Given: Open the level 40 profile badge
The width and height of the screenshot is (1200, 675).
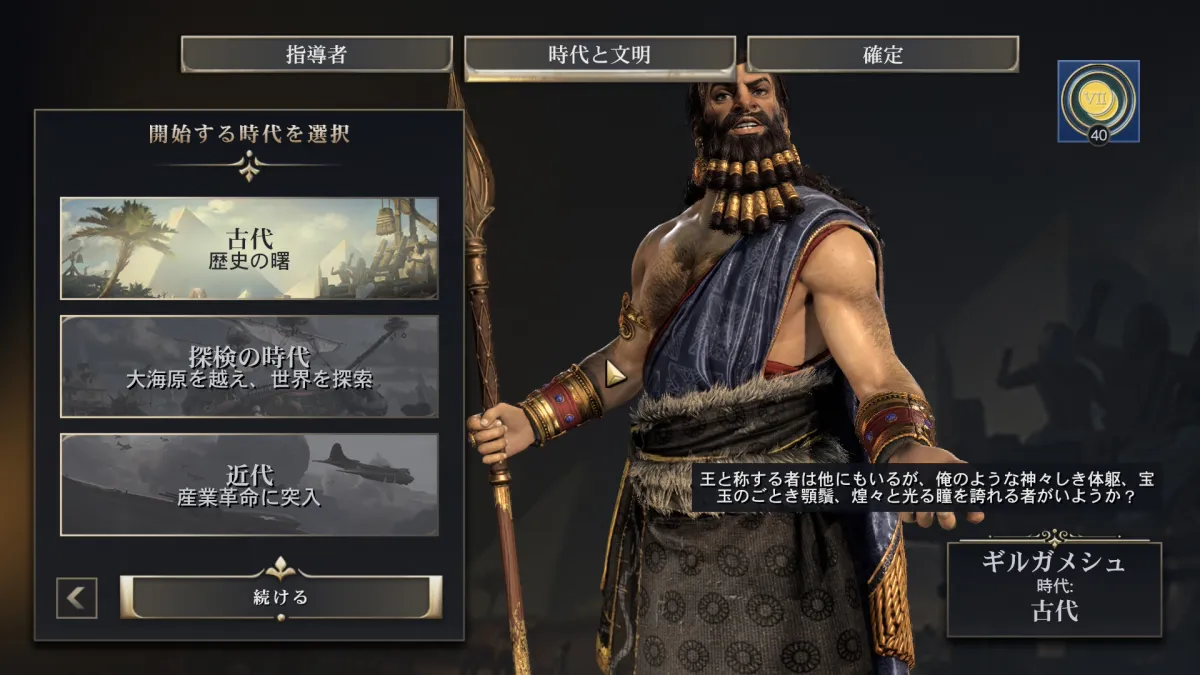Looking at the screenshot, I should pyautogui.click(x=1098, y=102).
